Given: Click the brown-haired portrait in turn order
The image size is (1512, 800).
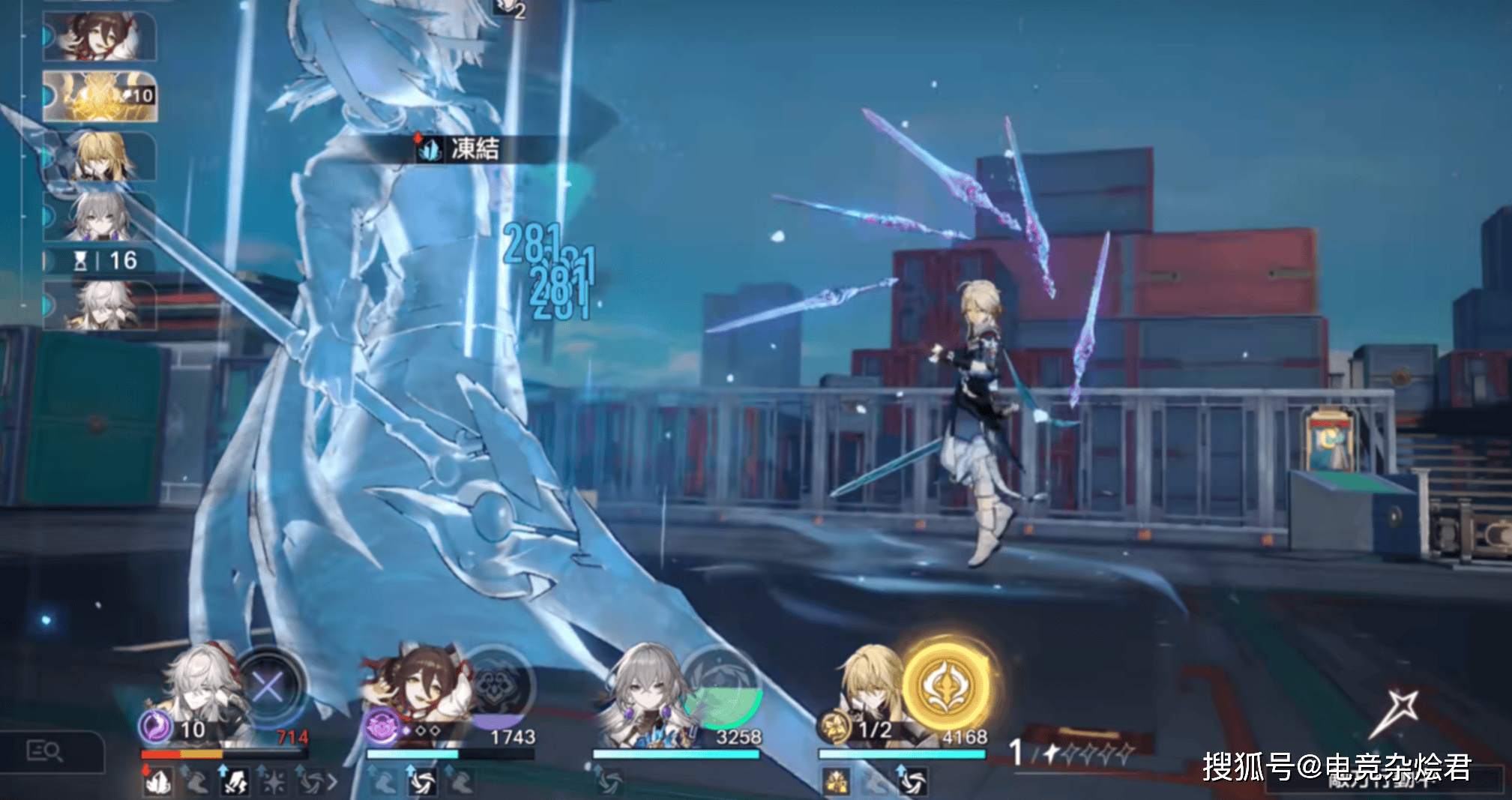Looking at the screenshot, I should [x=99, y=36].
